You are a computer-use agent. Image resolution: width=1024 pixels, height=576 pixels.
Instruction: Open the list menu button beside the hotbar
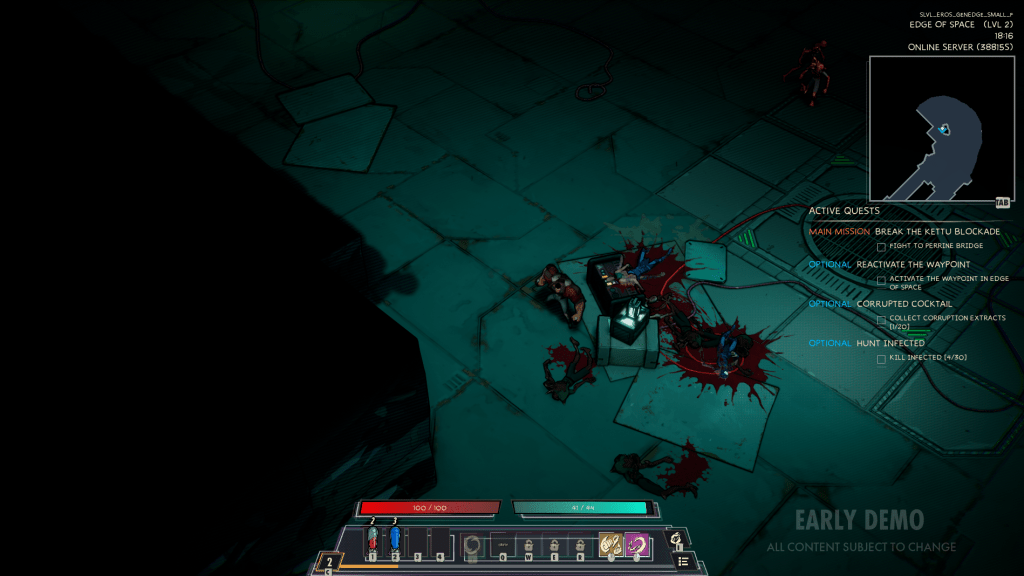[x=683, y=561]
